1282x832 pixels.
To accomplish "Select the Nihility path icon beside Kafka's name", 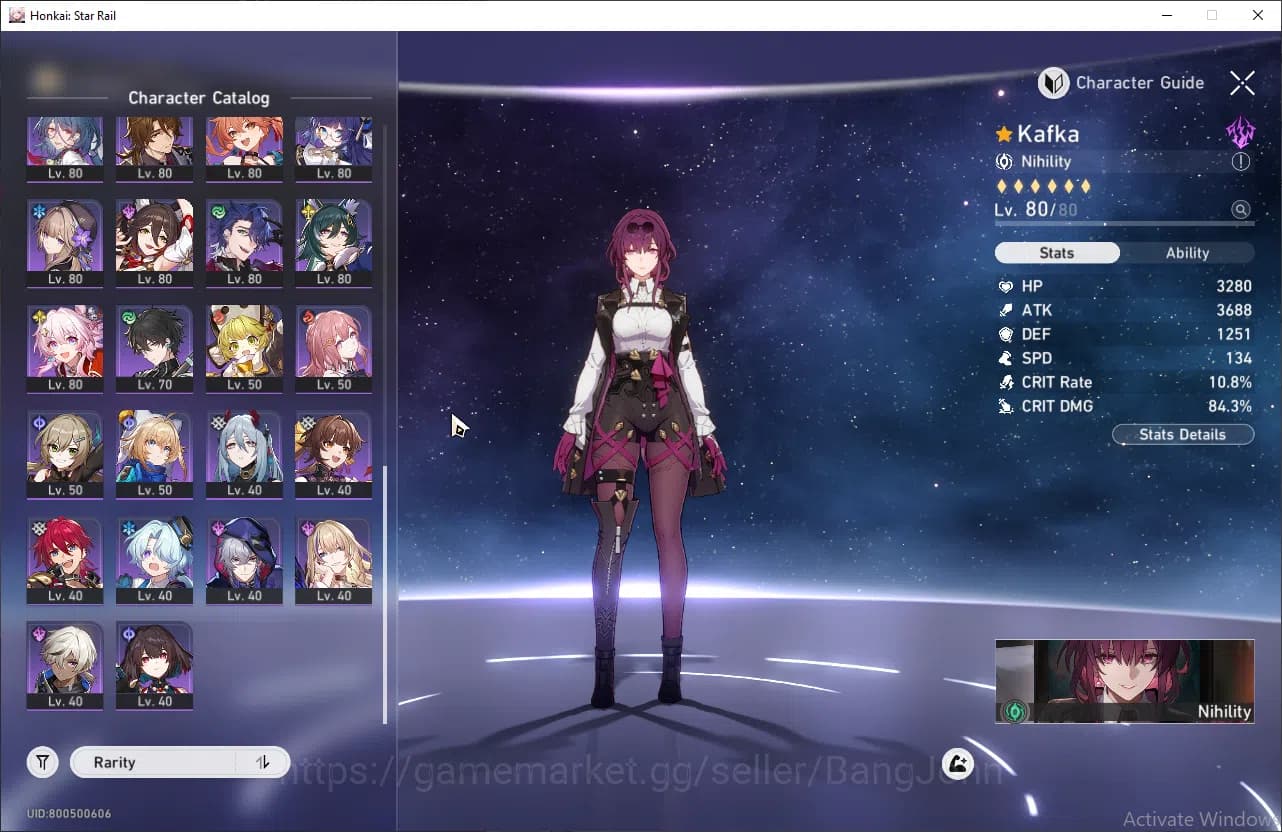I will [1007, 161].
